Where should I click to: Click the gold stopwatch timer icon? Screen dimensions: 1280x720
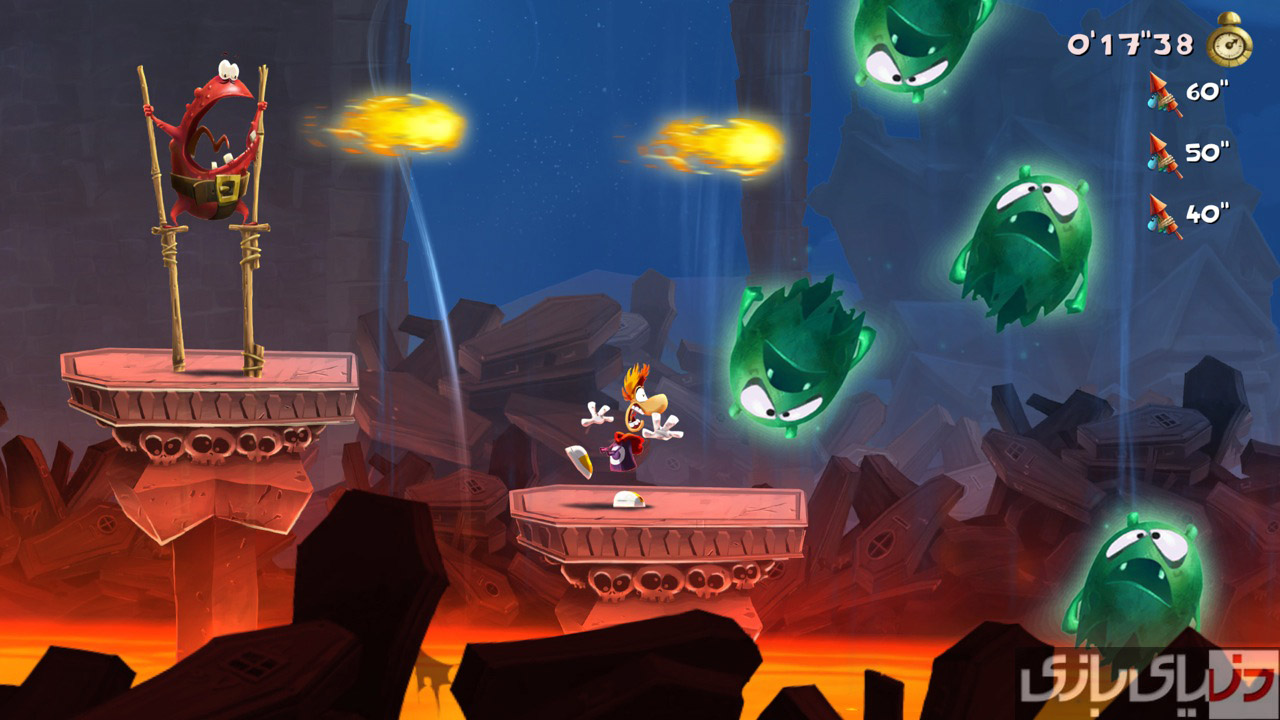[1229, 42]
